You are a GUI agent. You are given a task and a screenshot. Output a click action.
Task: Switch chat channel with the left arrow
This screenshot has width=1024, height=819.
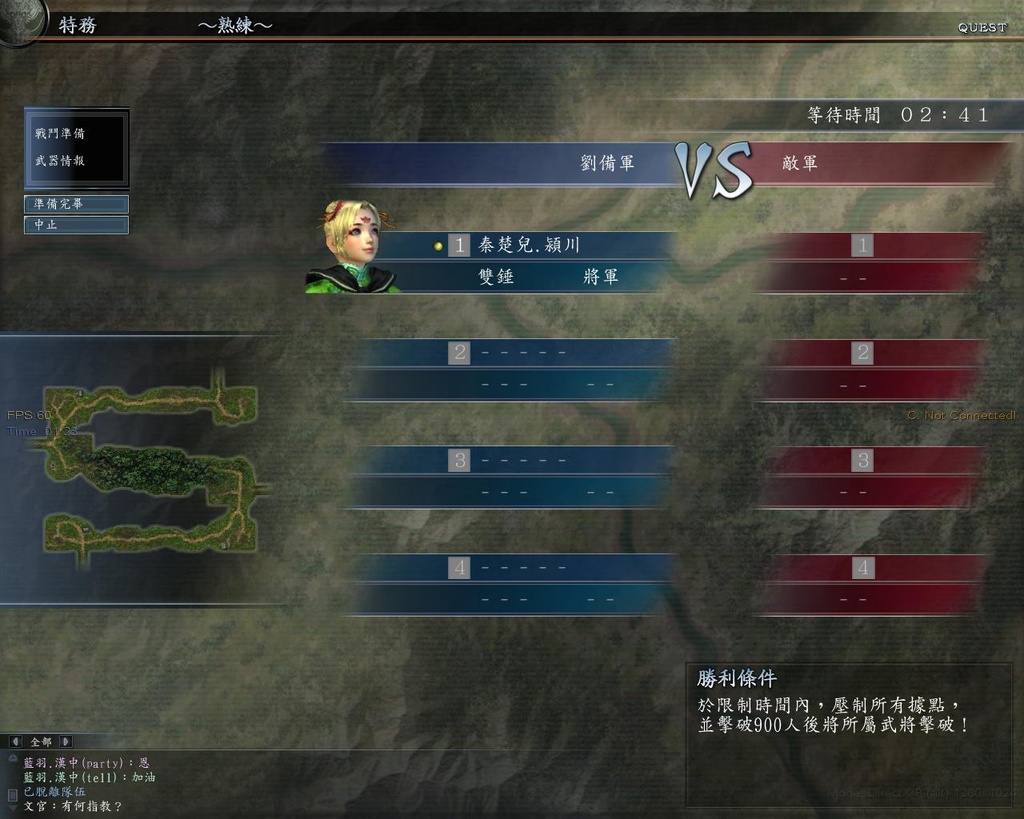coord(15,742)
